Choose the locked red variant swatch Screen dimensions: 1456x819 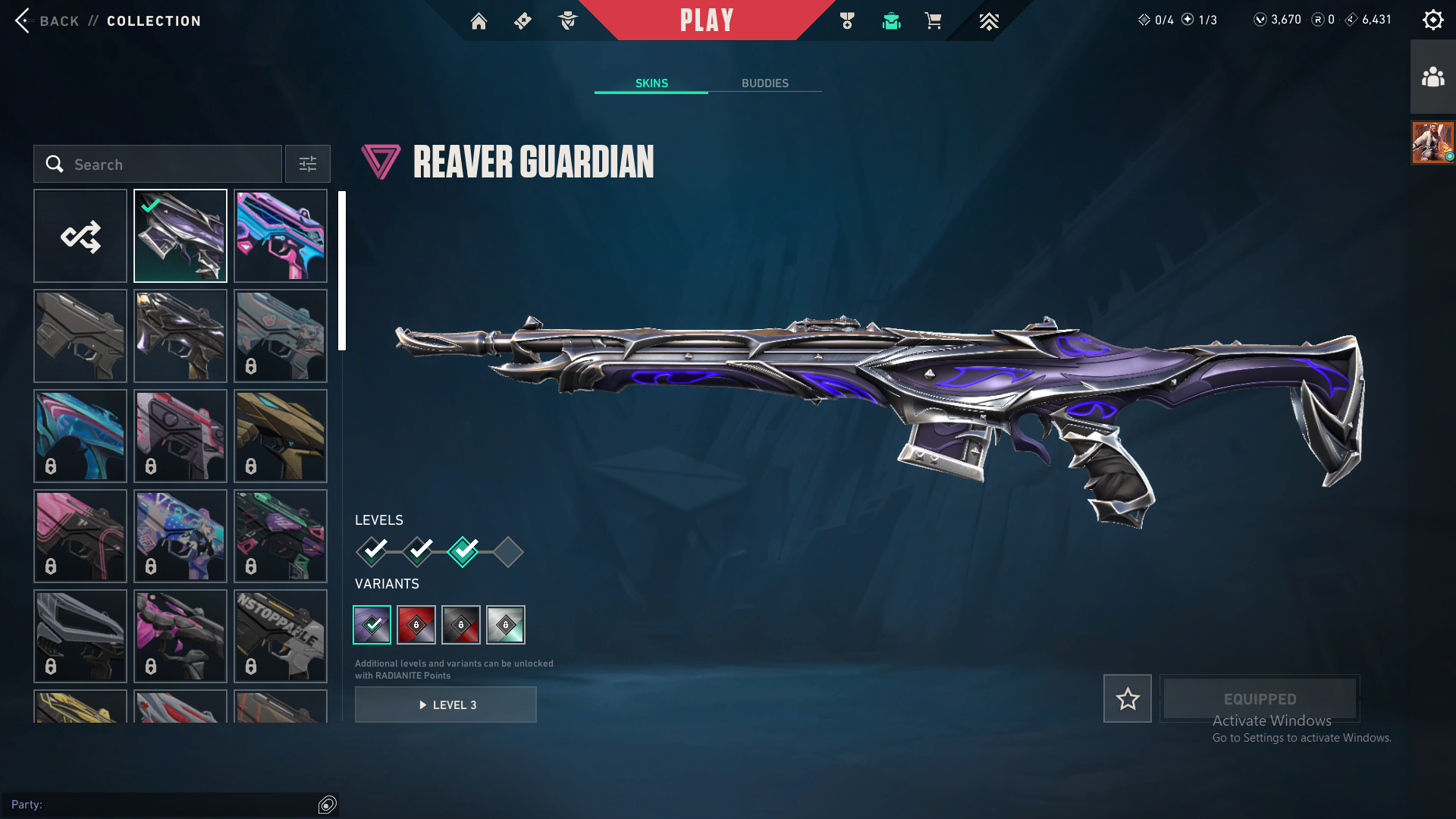[416, 625]
